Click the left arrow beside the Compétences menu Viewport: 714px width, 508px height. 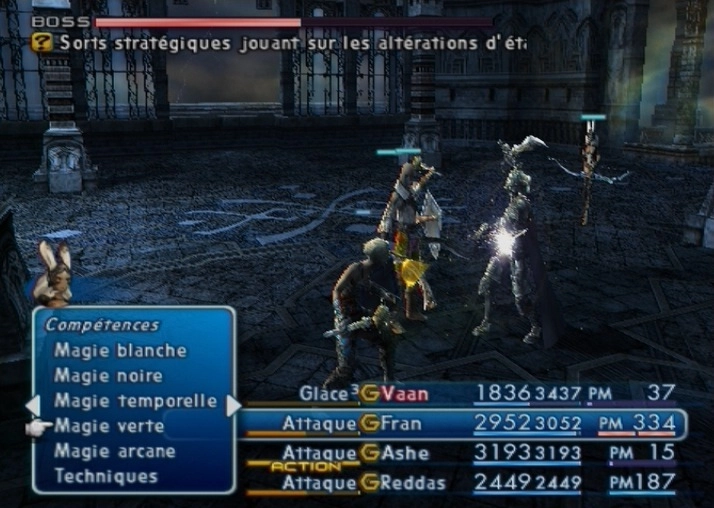click(32, 405)
